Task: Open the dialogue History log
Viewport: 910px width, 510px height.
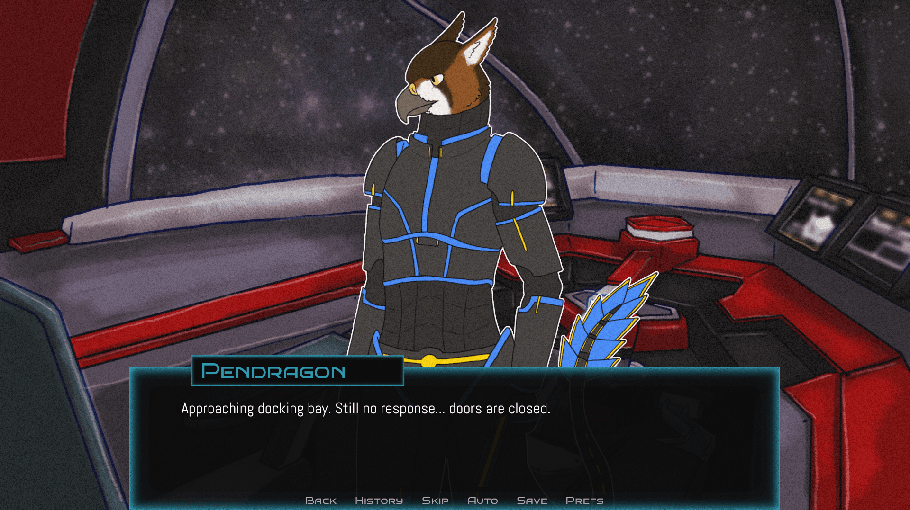Action: (x=379, y=500)
